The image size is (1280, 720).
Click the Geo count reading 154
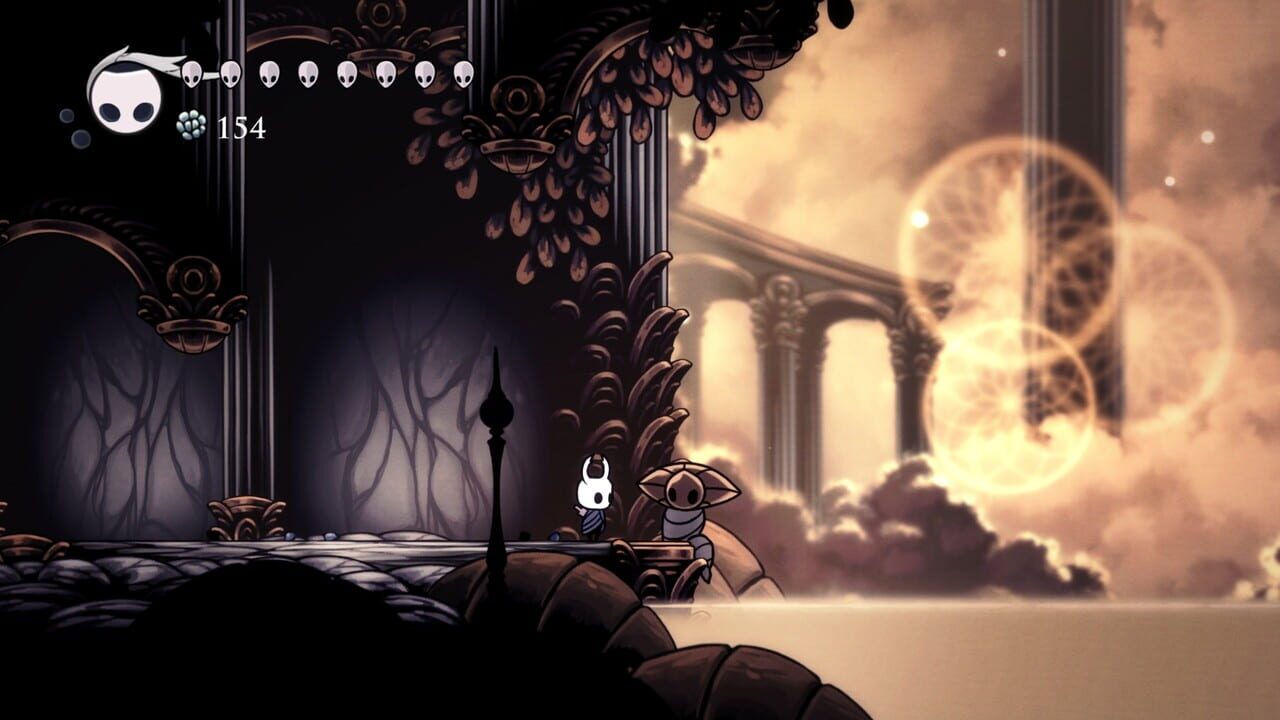[x=240, y=128]
